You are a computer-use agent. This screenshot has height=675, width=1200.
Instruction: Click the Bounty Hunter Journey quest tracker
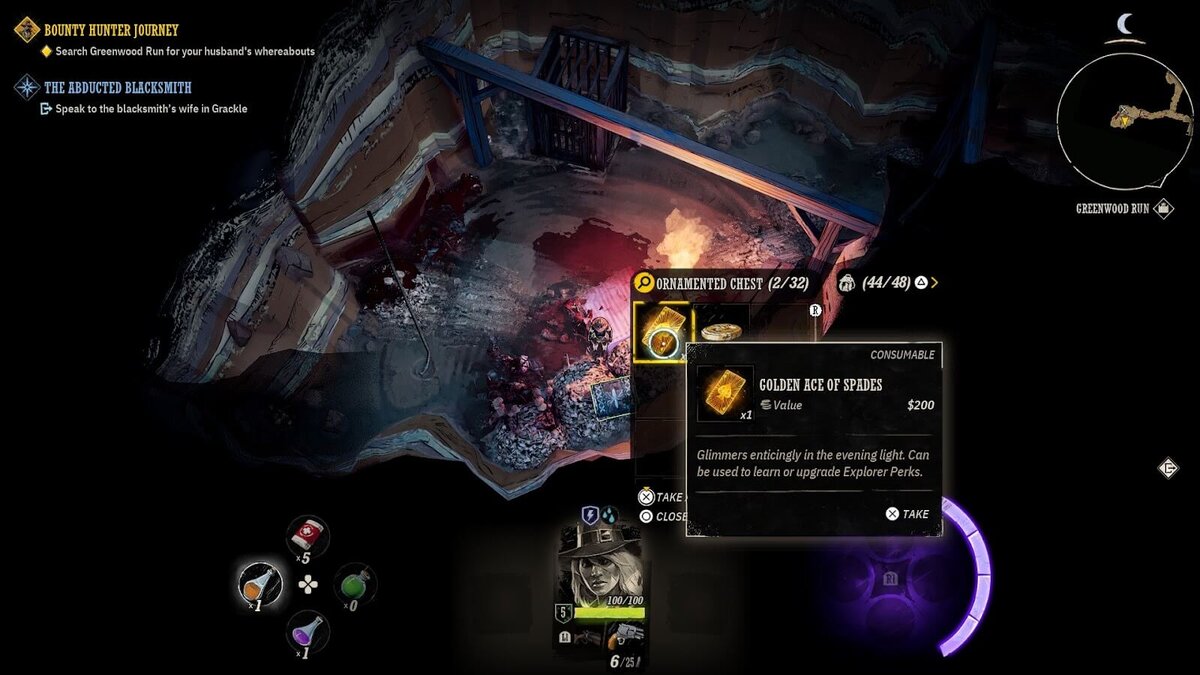110,30
